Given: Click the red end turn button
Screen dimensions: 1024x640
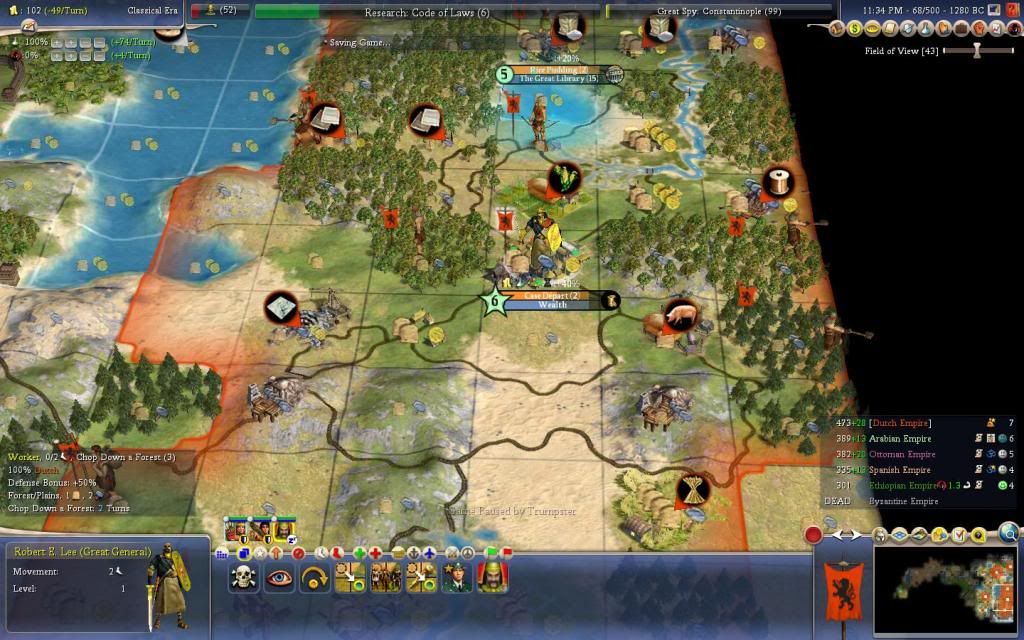Looking at the screenshot, I should tap(814, 535).
